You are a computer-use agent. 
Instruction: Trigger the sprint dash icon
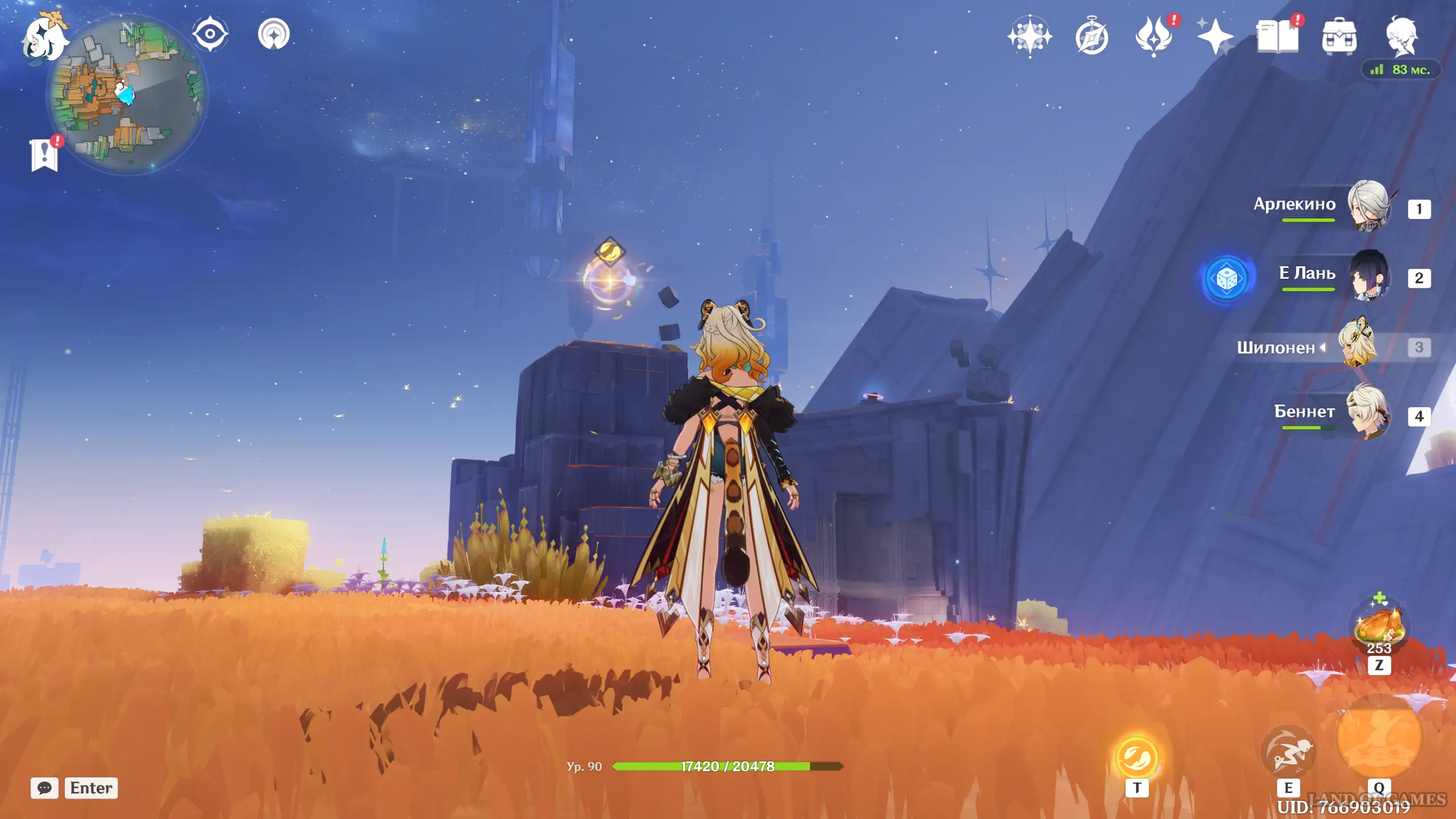[1288, 752]
